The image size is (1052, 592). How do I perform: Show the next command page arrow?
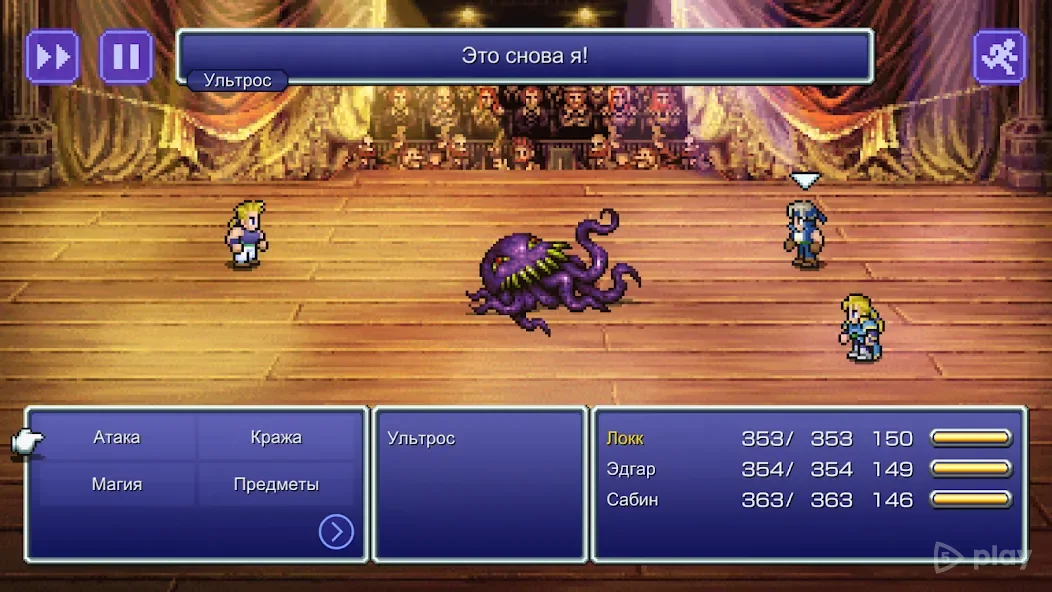point(336,532)
